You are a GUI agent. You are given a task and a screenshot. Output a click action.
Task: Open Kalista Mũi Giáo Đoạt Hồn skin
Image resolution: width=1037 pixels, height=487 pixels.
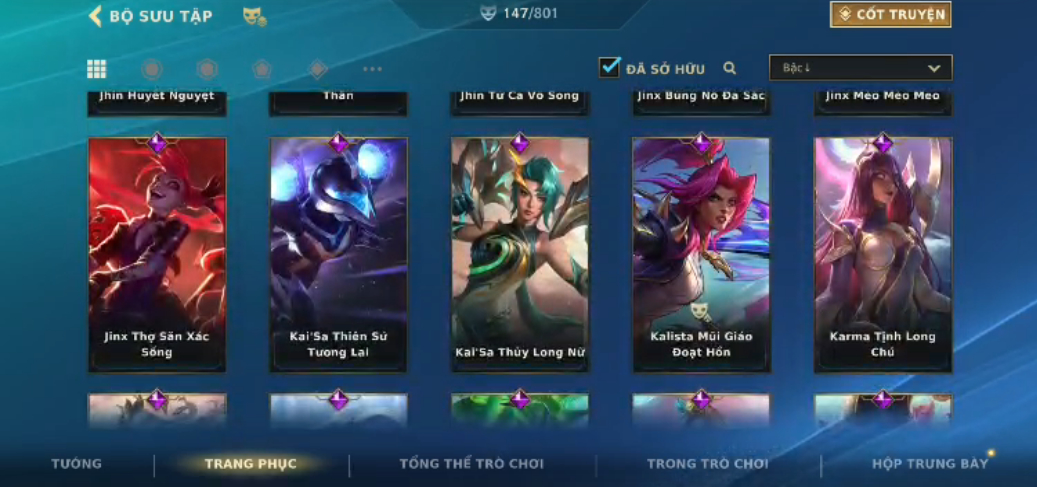coord(701,254)
